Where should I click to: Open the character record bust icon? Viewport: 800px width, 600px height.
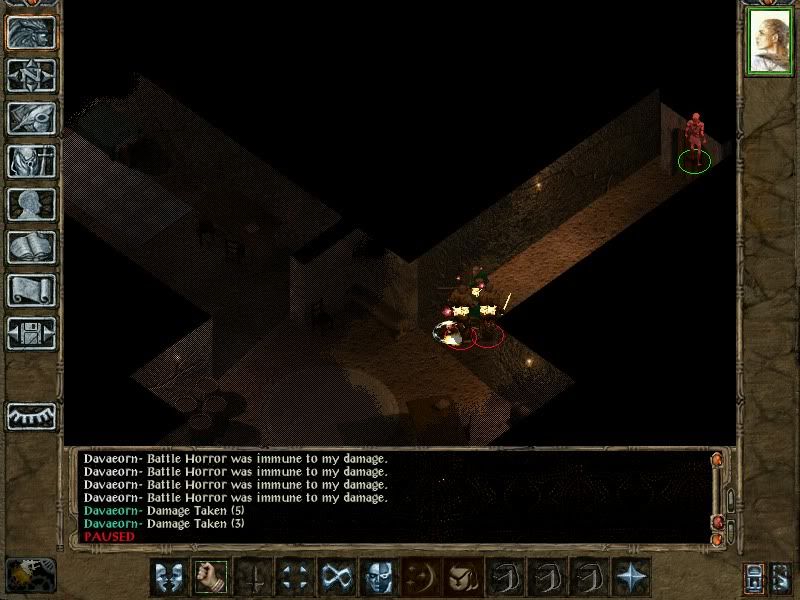tap(31, 204)
